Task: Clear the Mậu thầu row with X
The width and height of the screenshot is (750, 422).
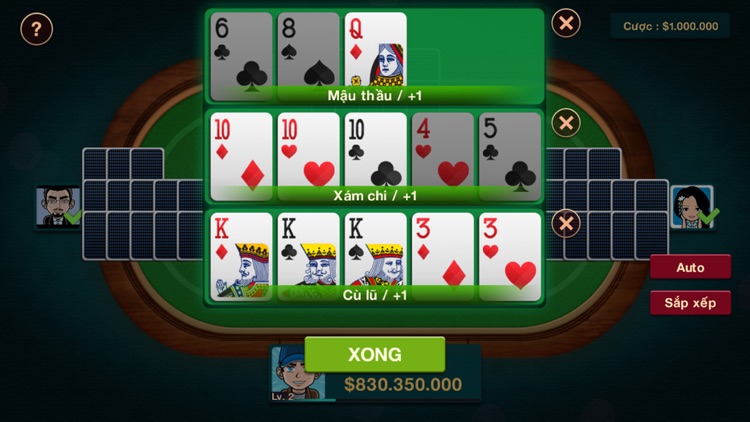Action: click(566, 23)
